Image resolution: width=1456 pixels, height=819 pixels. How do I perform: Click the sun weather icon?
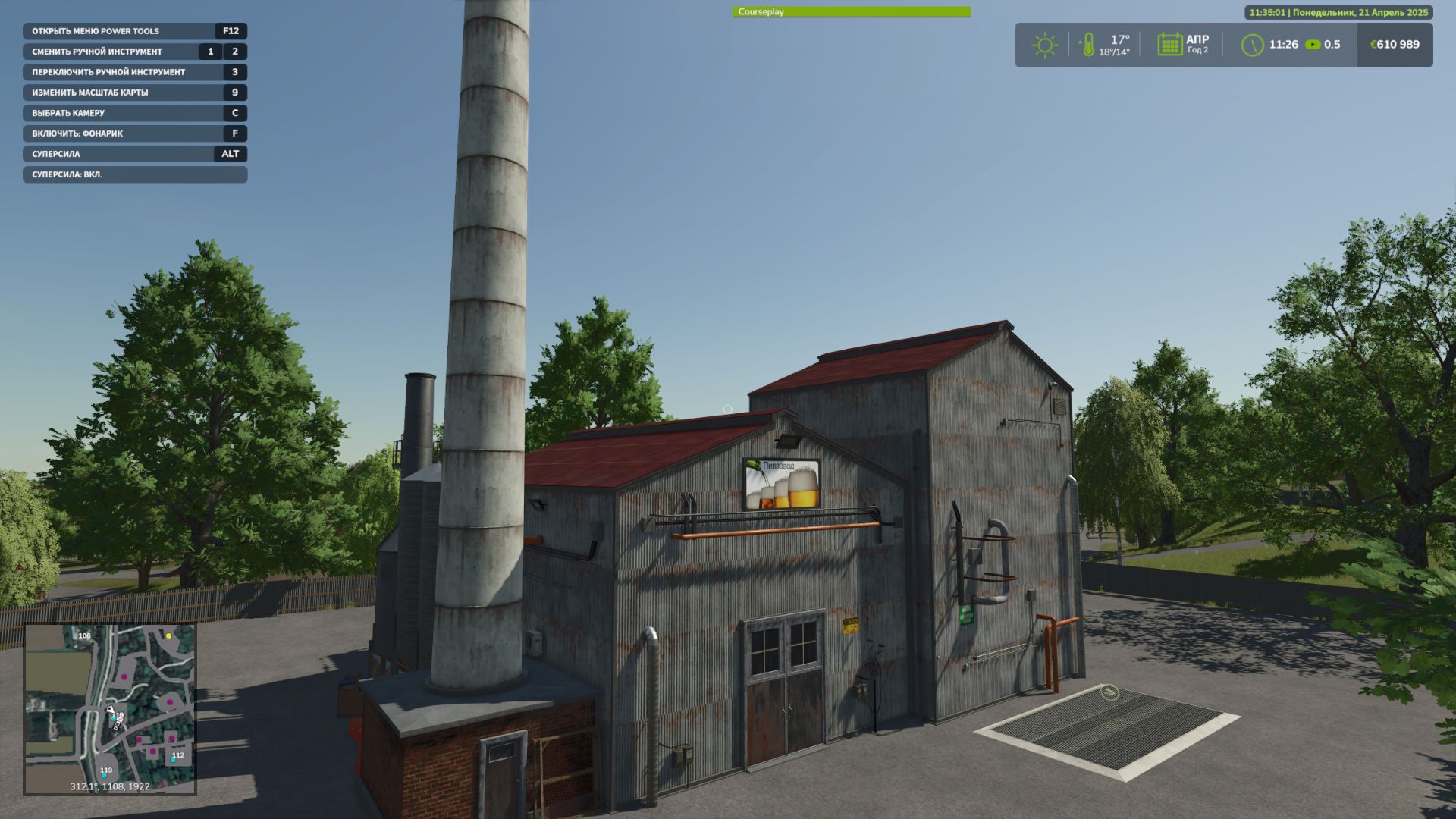[x=1044, y=45]
